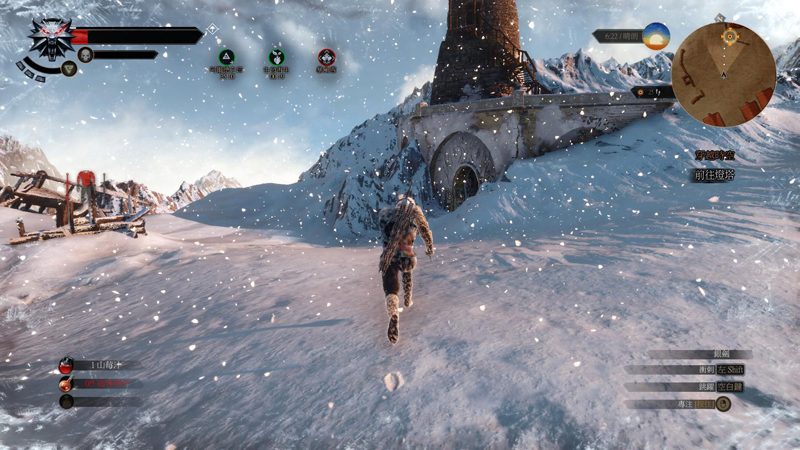
Task: Select the orange flask potion slot
Action: pos(66,384)
